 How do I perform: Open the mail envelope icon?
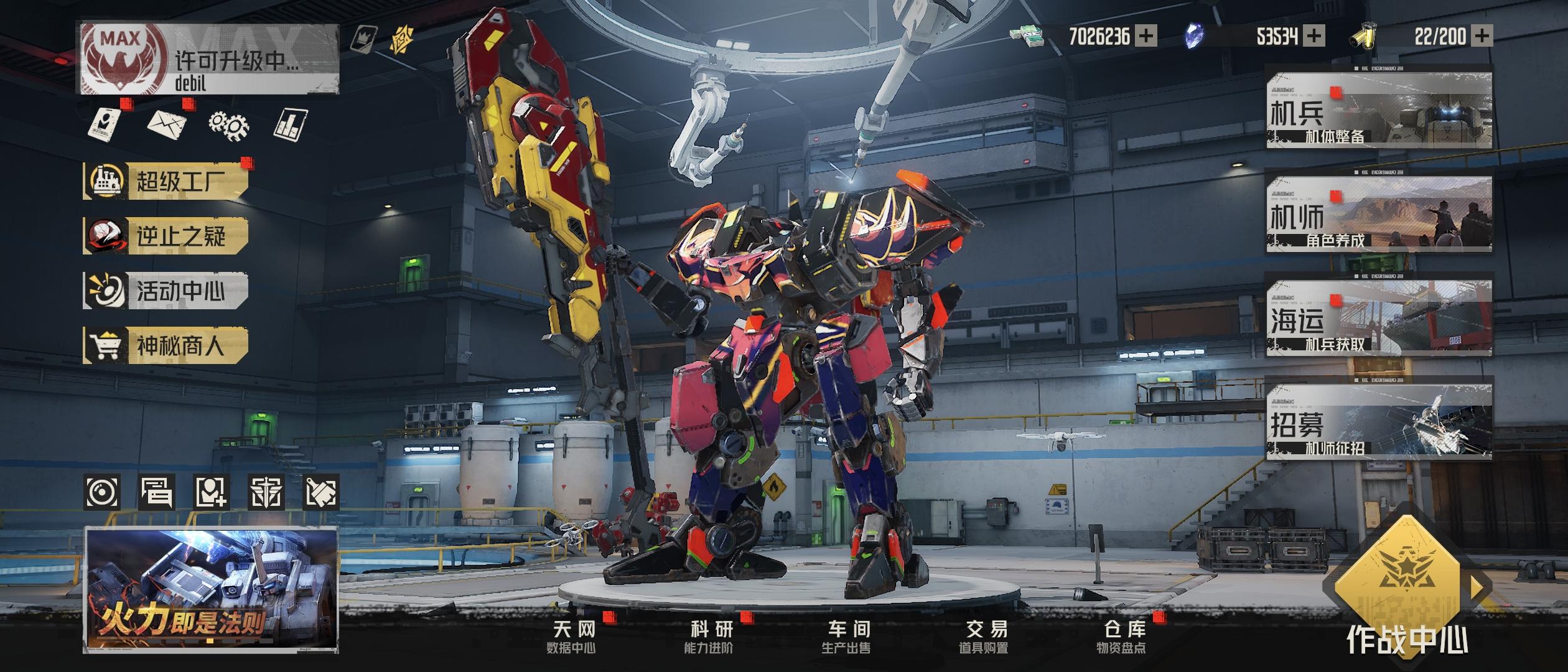click(x=167, y=123)
